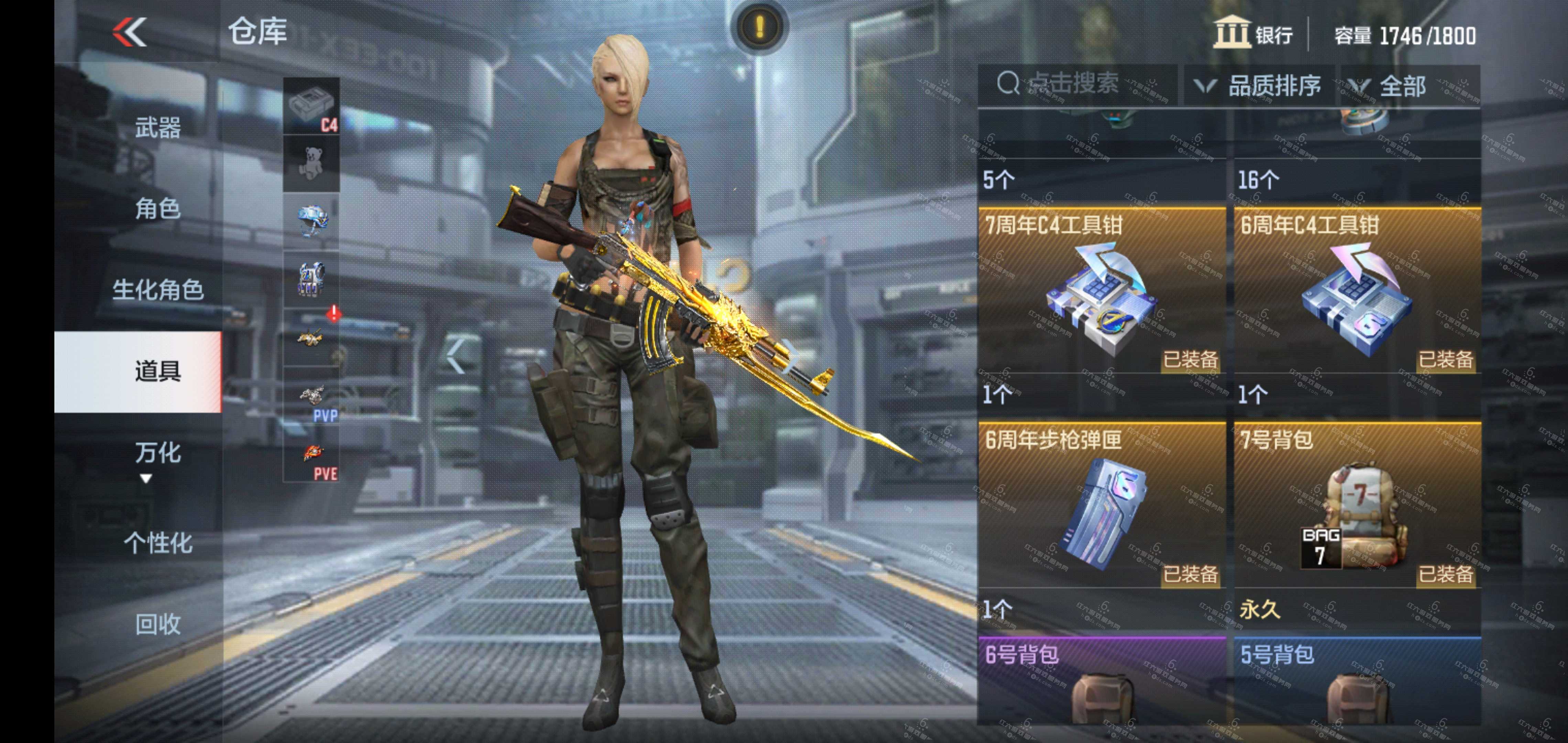Switch to the 角色 character tab
Image resolution: width=1568 pixels, height=743 pixels.
(x=157, y=209)
